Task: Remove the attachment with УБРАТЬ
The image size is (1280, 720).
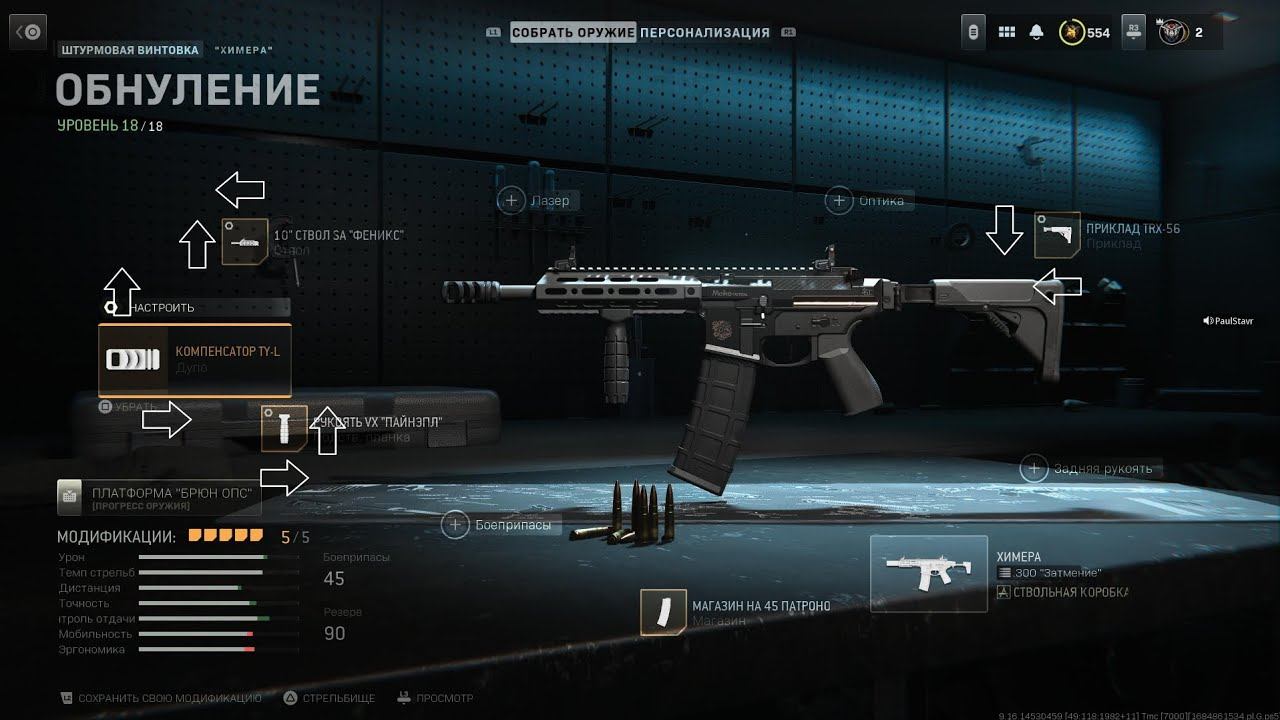Action: coord(130,407)
